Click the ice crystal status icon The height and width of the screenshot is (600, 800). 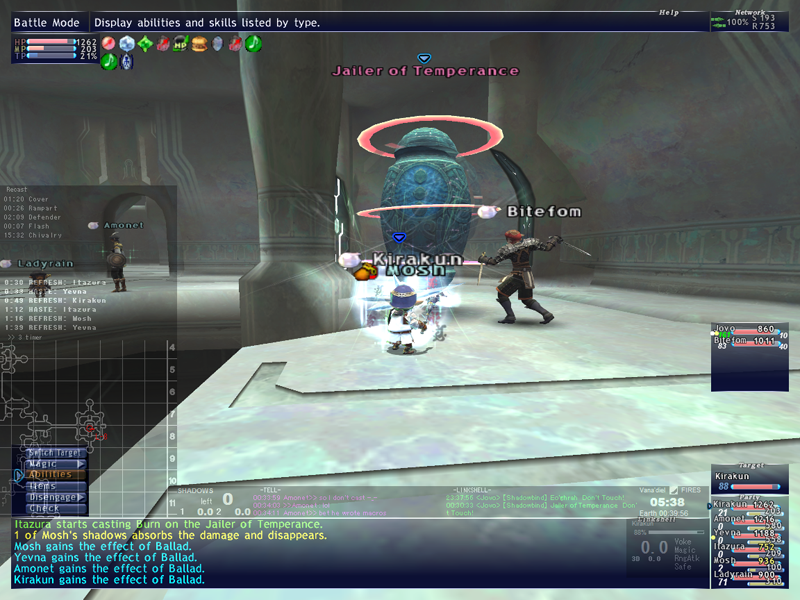click(x=127, y=44)
